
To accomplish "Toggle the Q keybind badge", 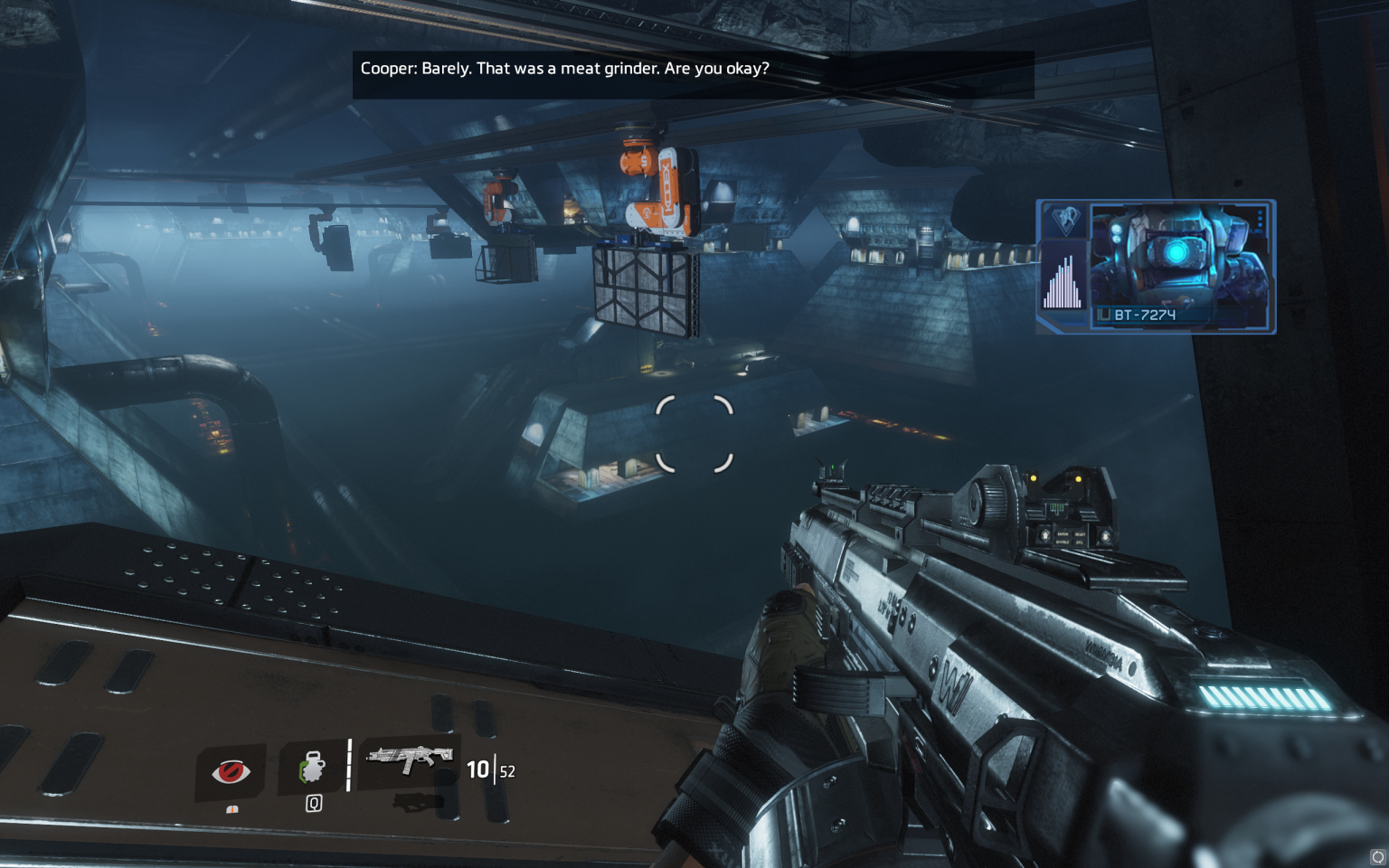I will point(314,804).
